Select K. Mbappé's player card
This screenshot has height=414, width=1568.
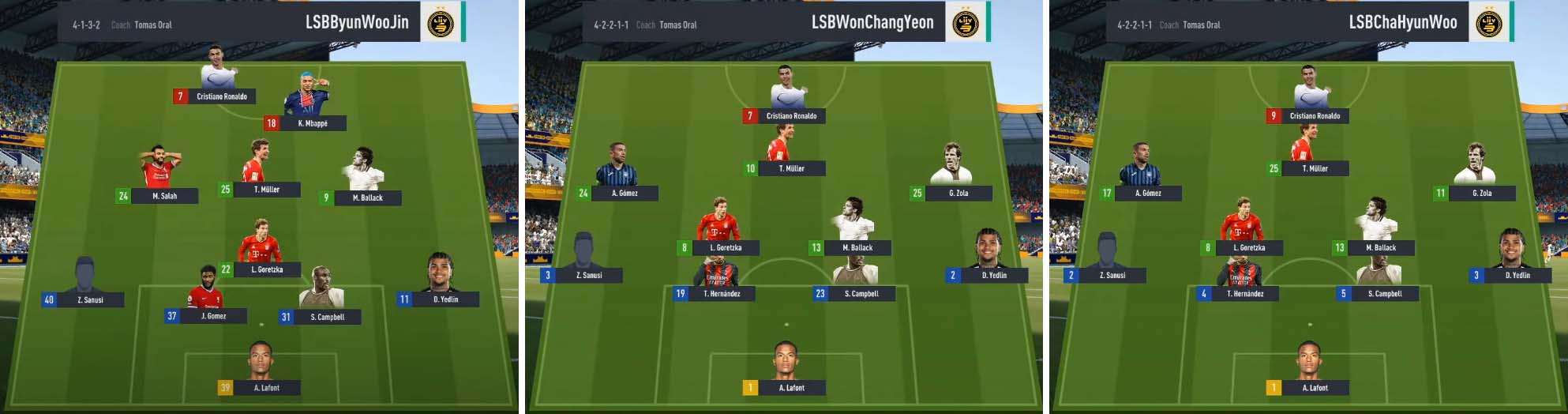[x=306, y=122]
